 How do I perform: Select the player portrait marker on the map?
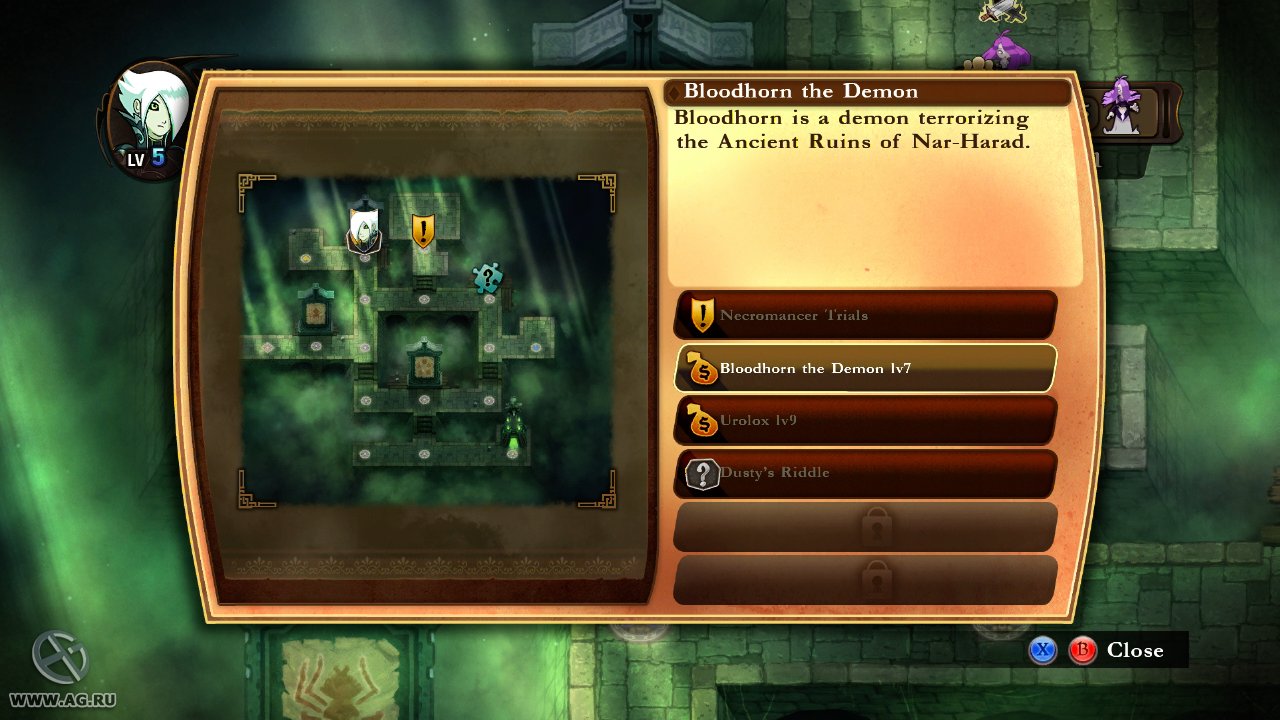(364, 227)
